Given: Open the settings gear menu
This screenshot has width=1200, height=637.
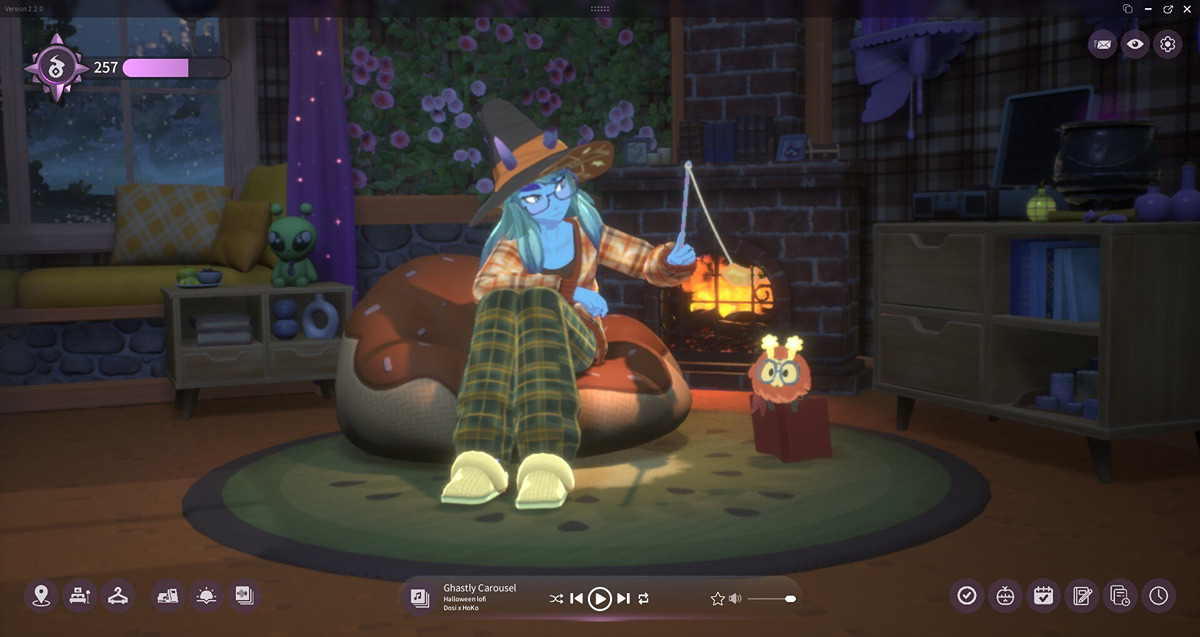Looking at the screenshot, I should 1167,44.
